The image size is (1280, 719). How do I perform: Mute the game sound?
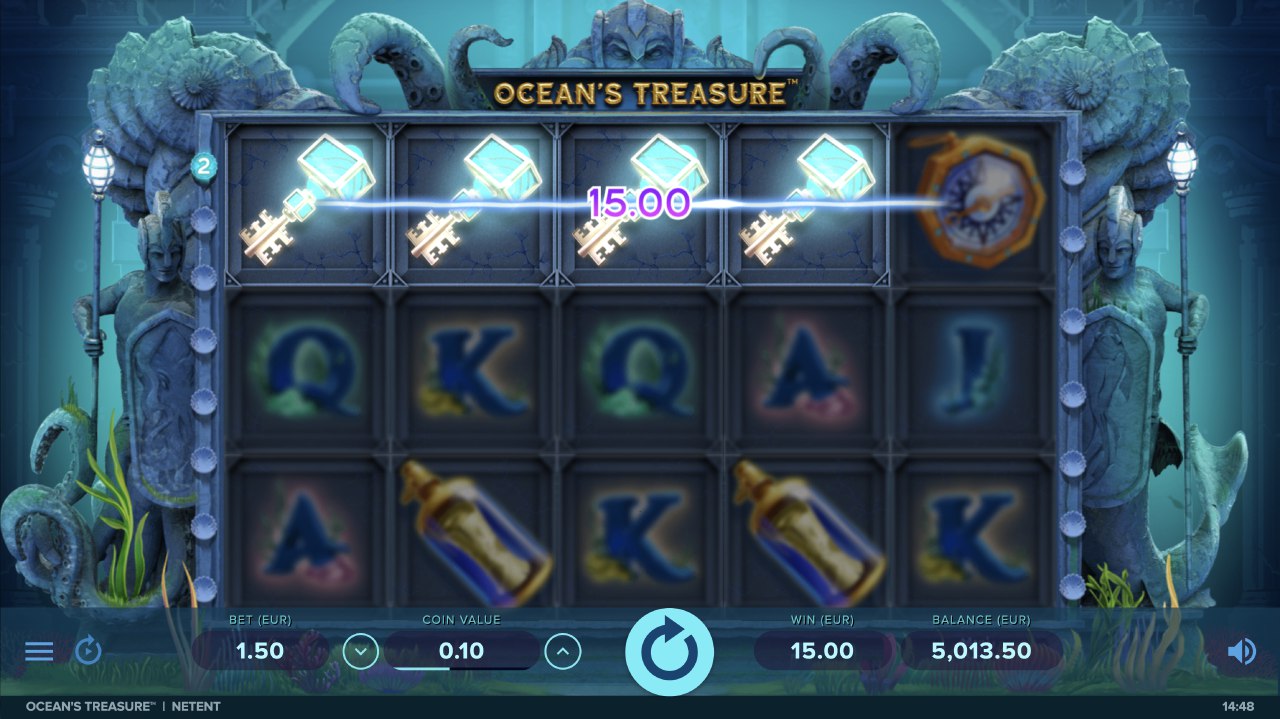click(1241, 652)
